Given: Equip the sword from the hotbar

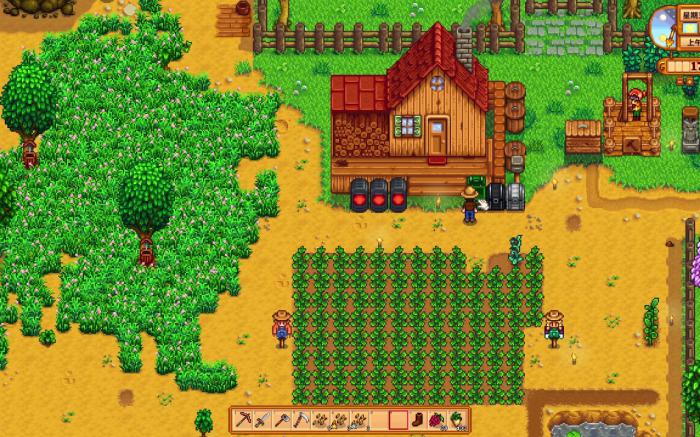Looking at the screenshot, I should click(x=263, y=420).
